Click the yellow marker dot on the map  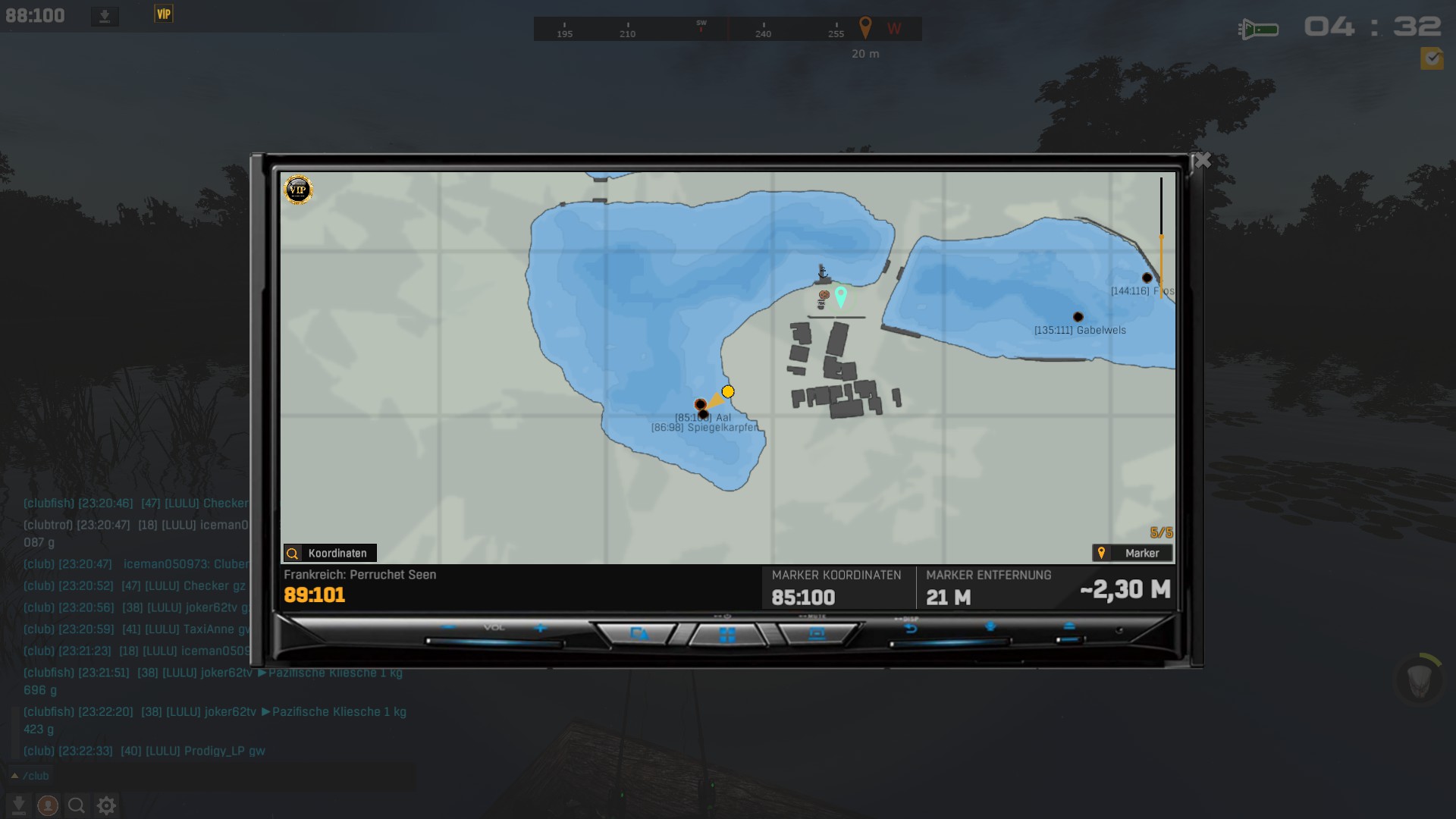click(728, 391)
